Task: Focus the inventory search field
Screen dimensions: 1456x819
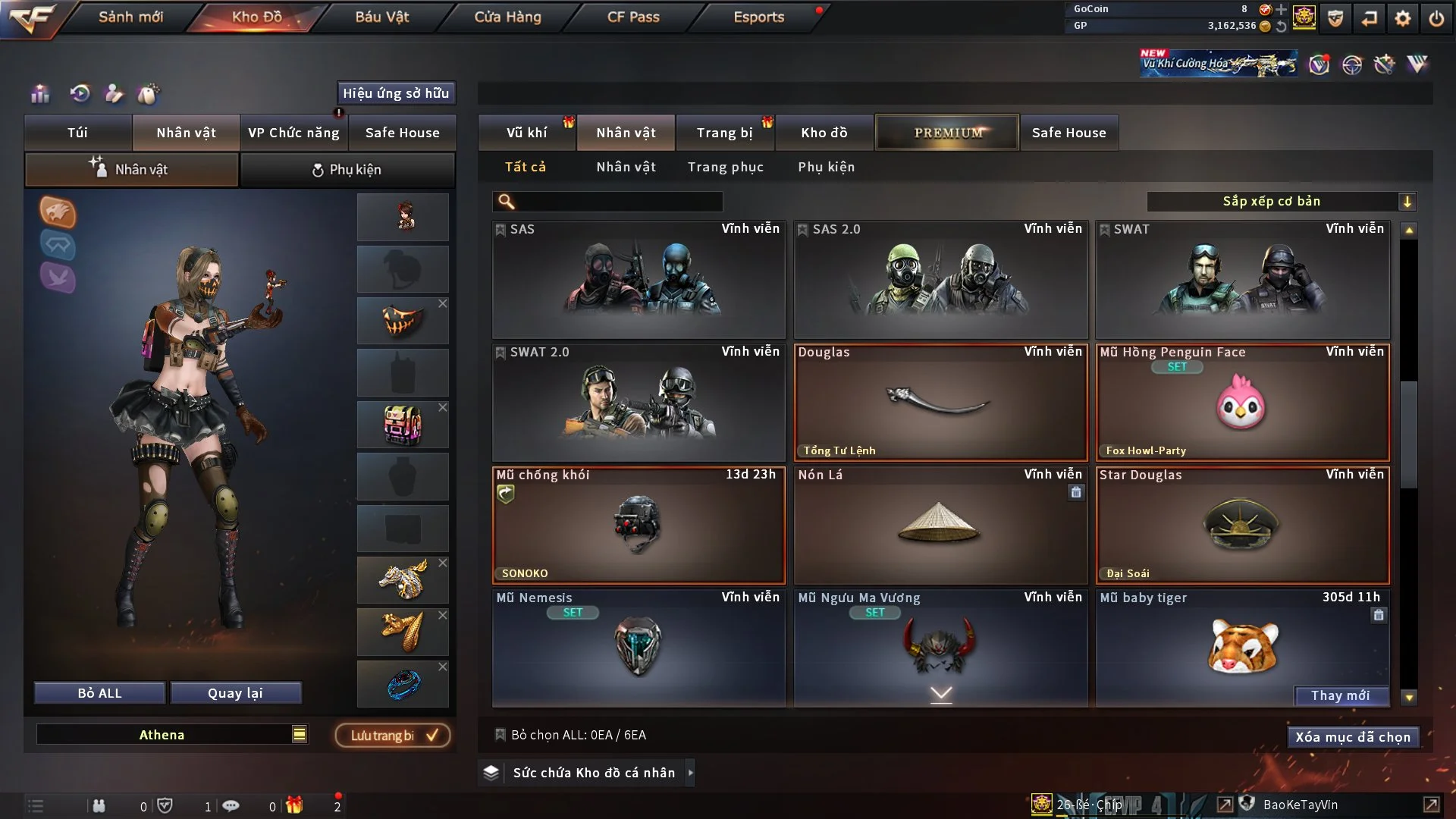Action: (618, 201)
